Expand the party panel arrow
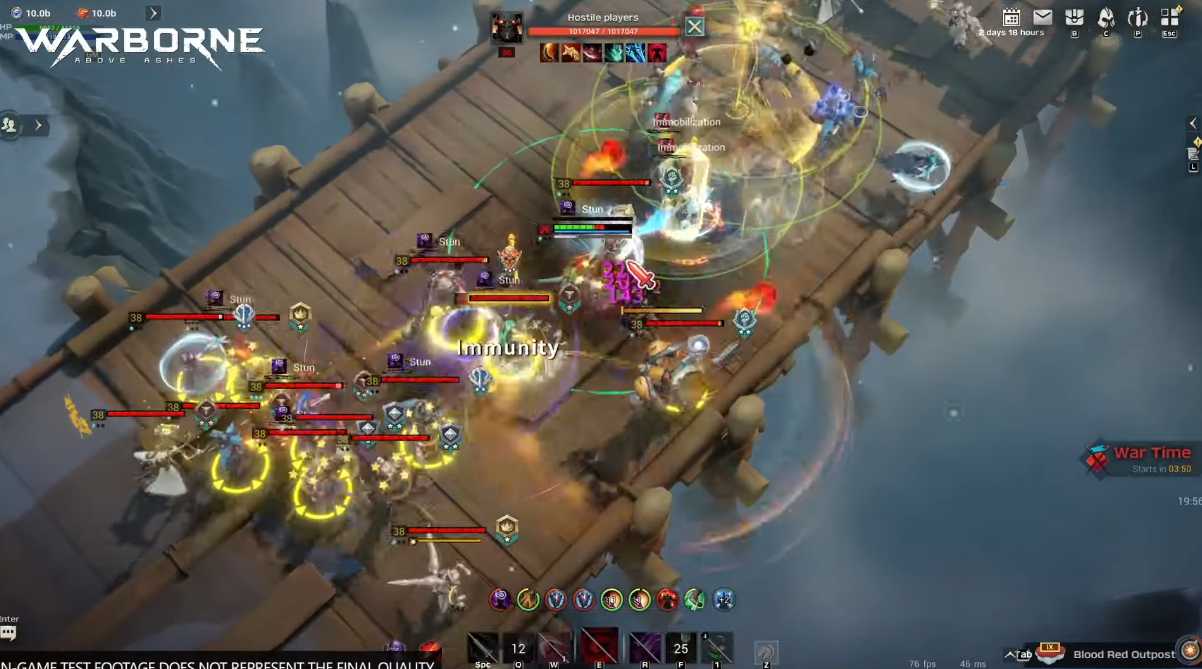Screen dimensions: 1202x669 click(39, 125)
